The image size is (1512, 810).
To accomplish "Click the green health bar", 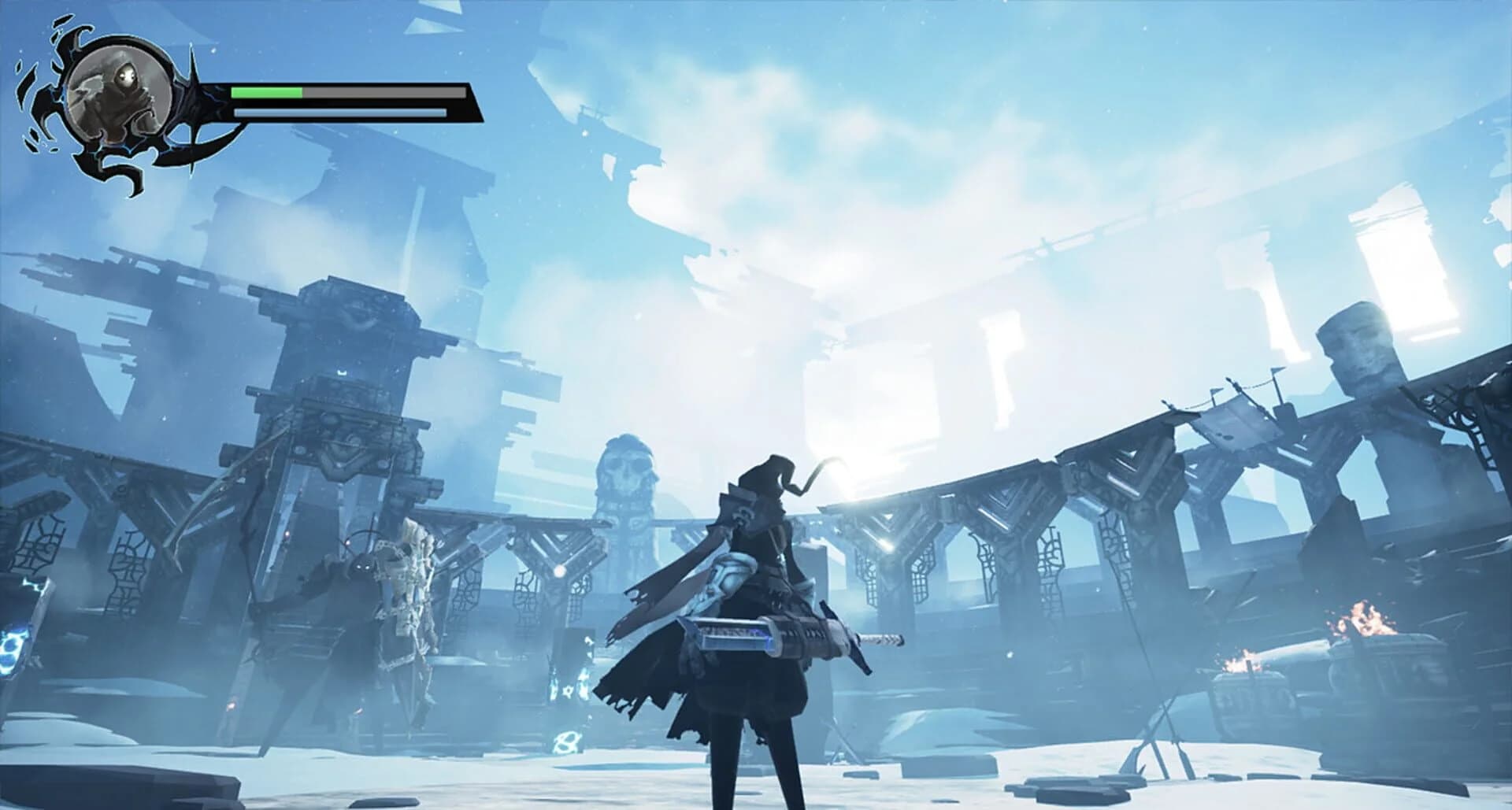I will pos(268,92).
